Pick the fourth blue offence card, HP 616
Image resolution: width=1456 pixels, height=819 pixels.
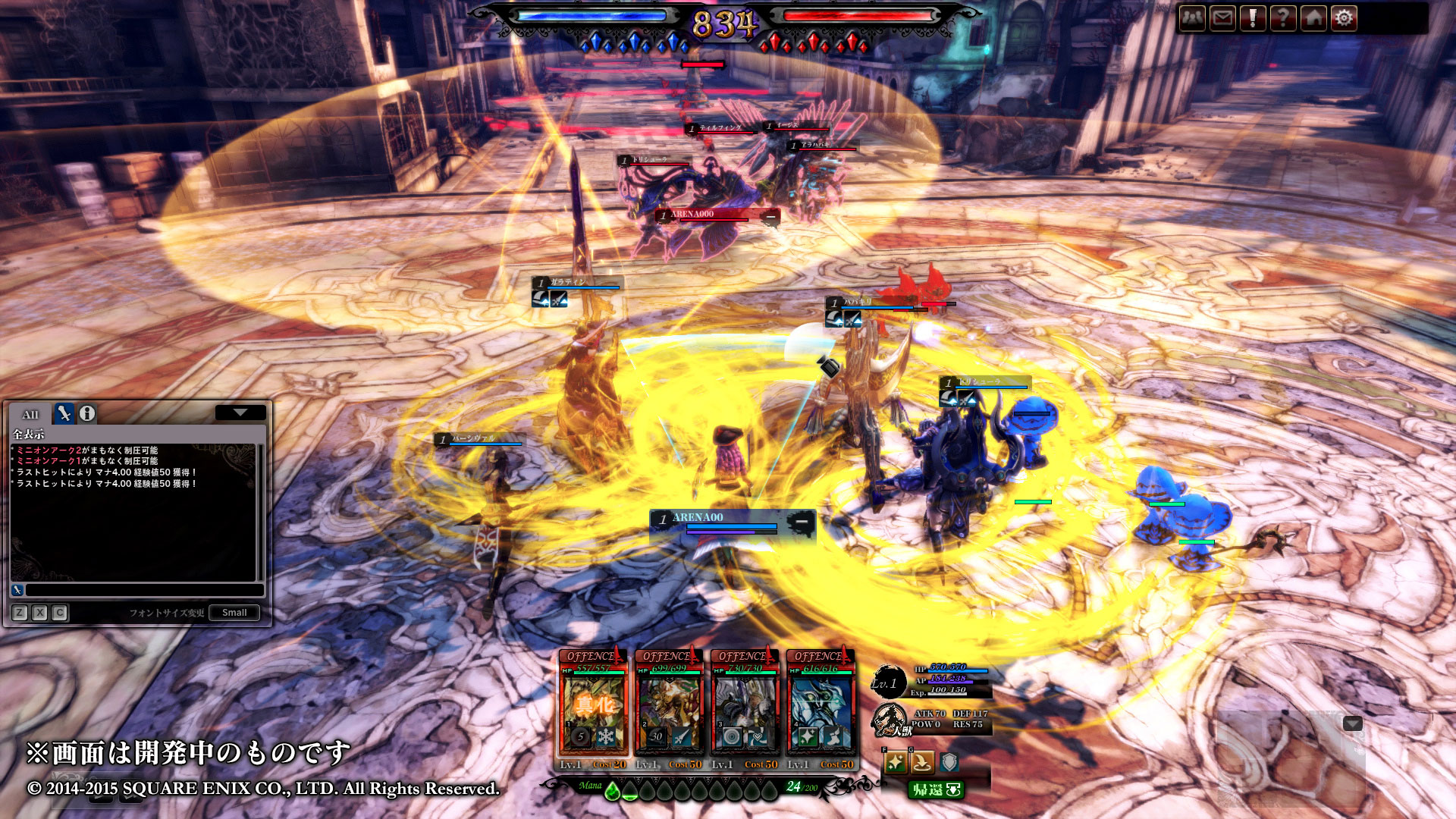pyautogui.click(x=821, y=705)
